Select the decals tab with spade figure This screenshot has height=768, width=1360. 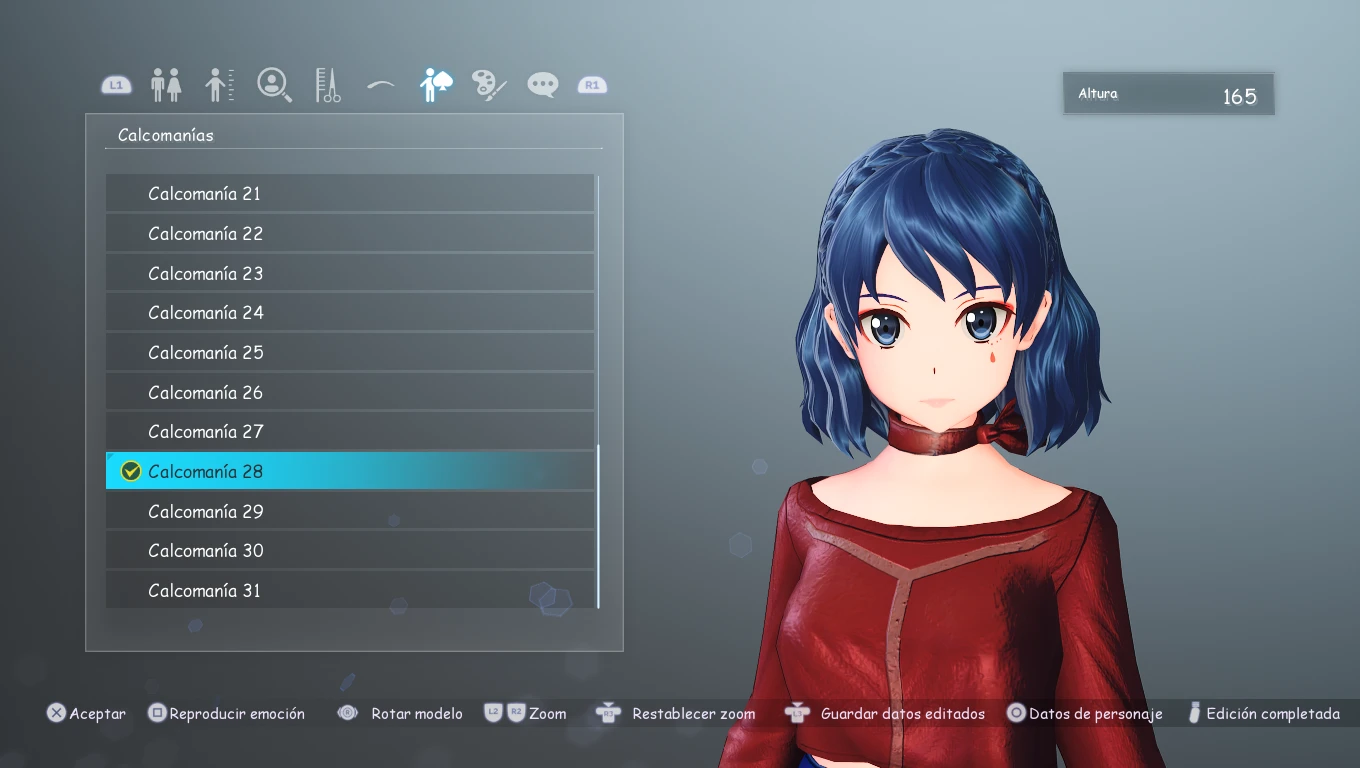(436, 85)
